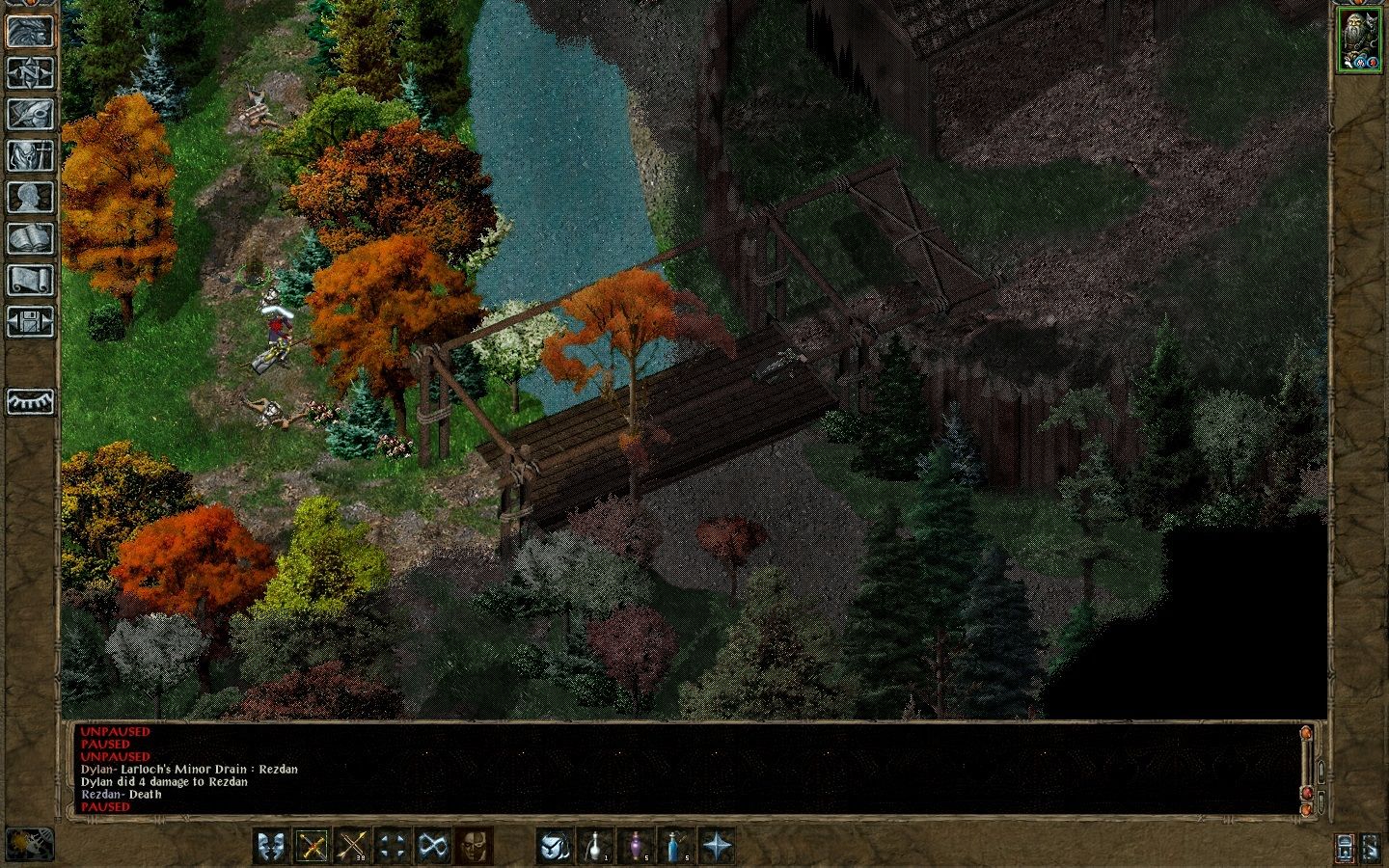Screen dimensions: 1389x868
Task: Open the character record silhouette icon
Action: point(30,197)
